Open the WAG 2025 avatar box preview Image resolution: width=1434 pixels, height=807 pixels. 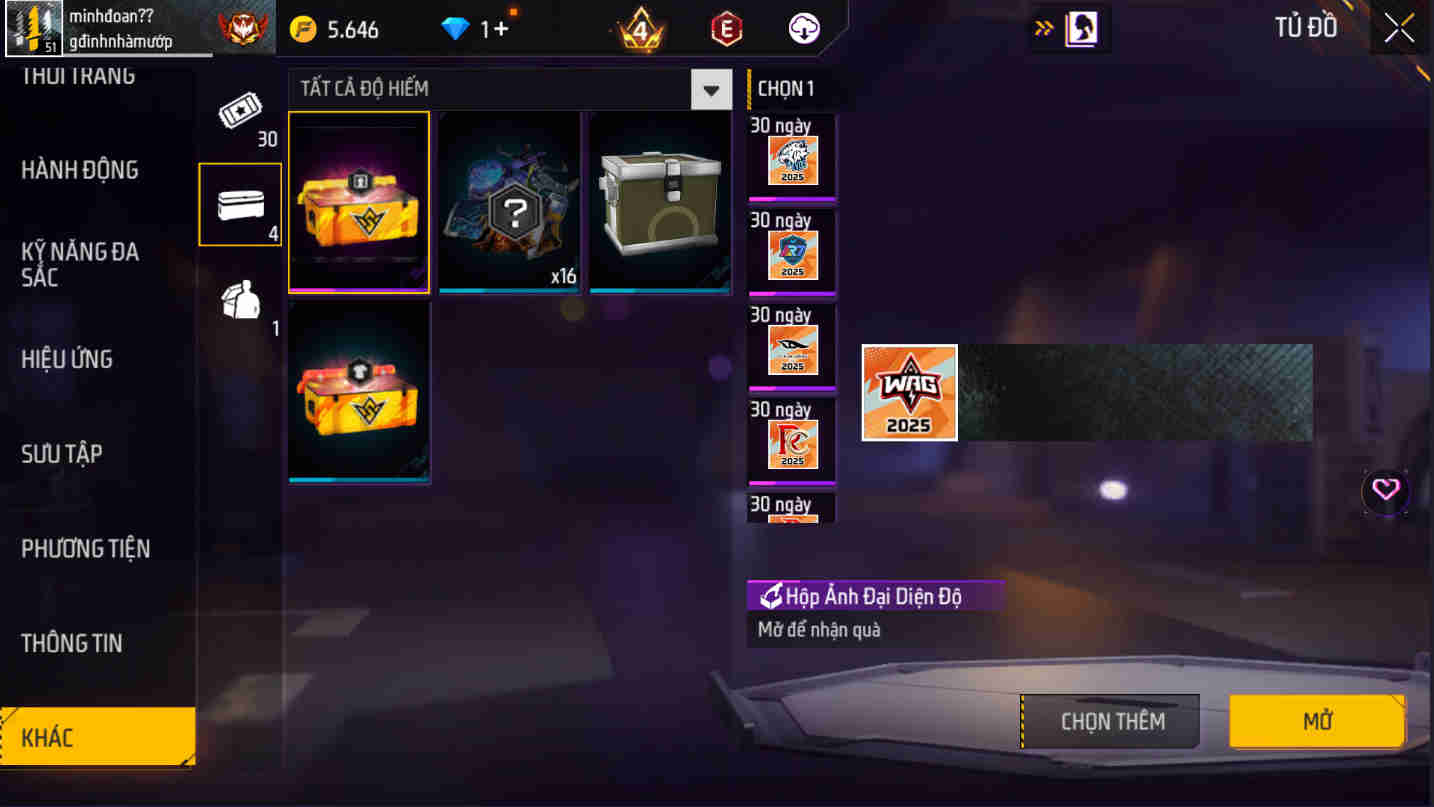(908, 391)
